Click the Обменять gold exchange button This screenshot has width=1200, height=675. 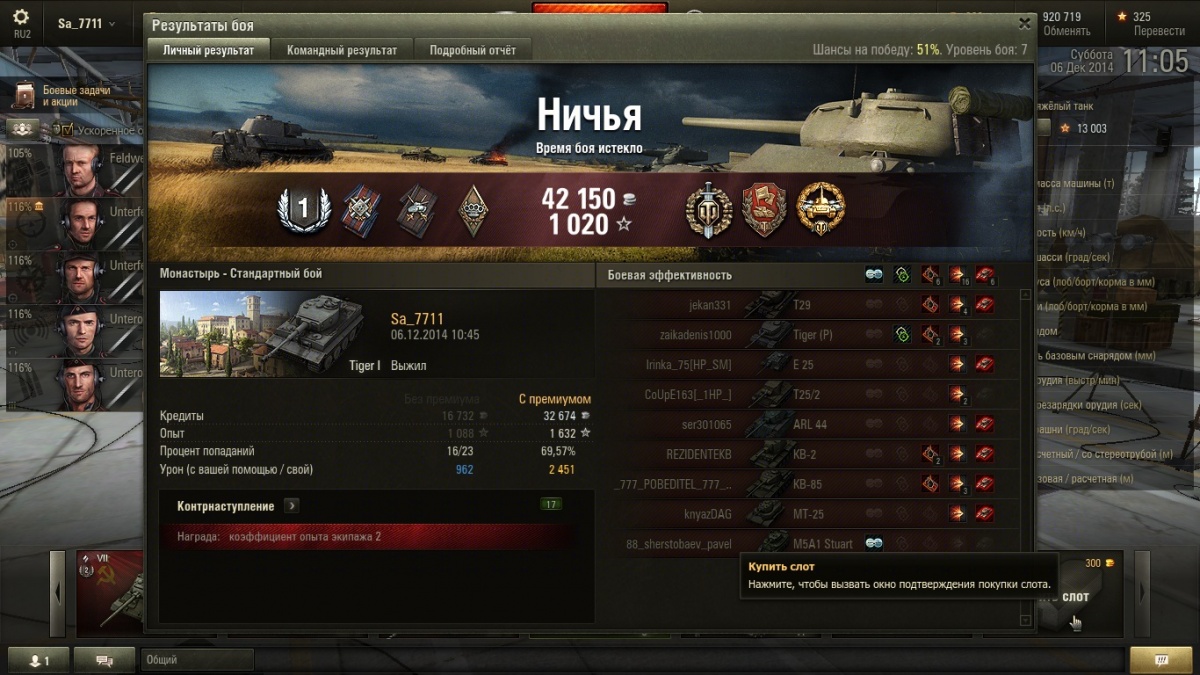point(1066,31)
